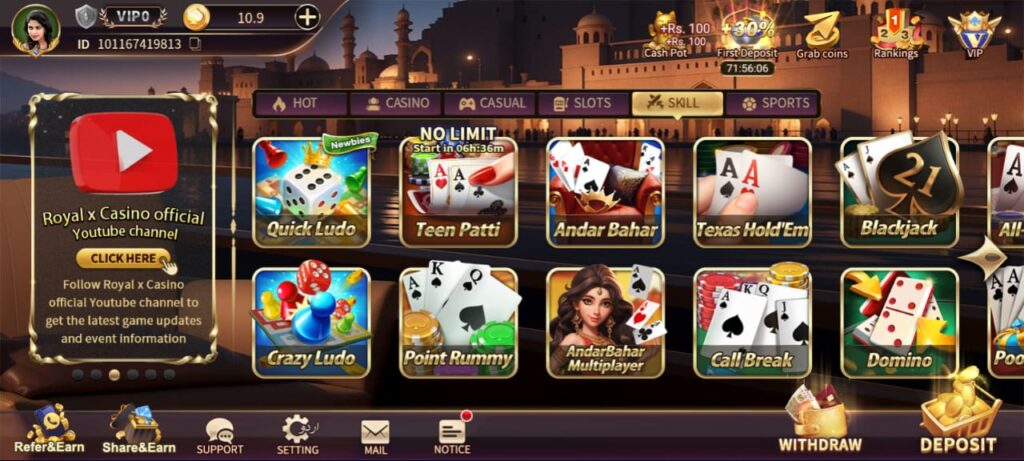Image resolution: width=1024 pixels, height=461 pixels.
Task: Play the Blackjack game
Action: tap(899, 192)
